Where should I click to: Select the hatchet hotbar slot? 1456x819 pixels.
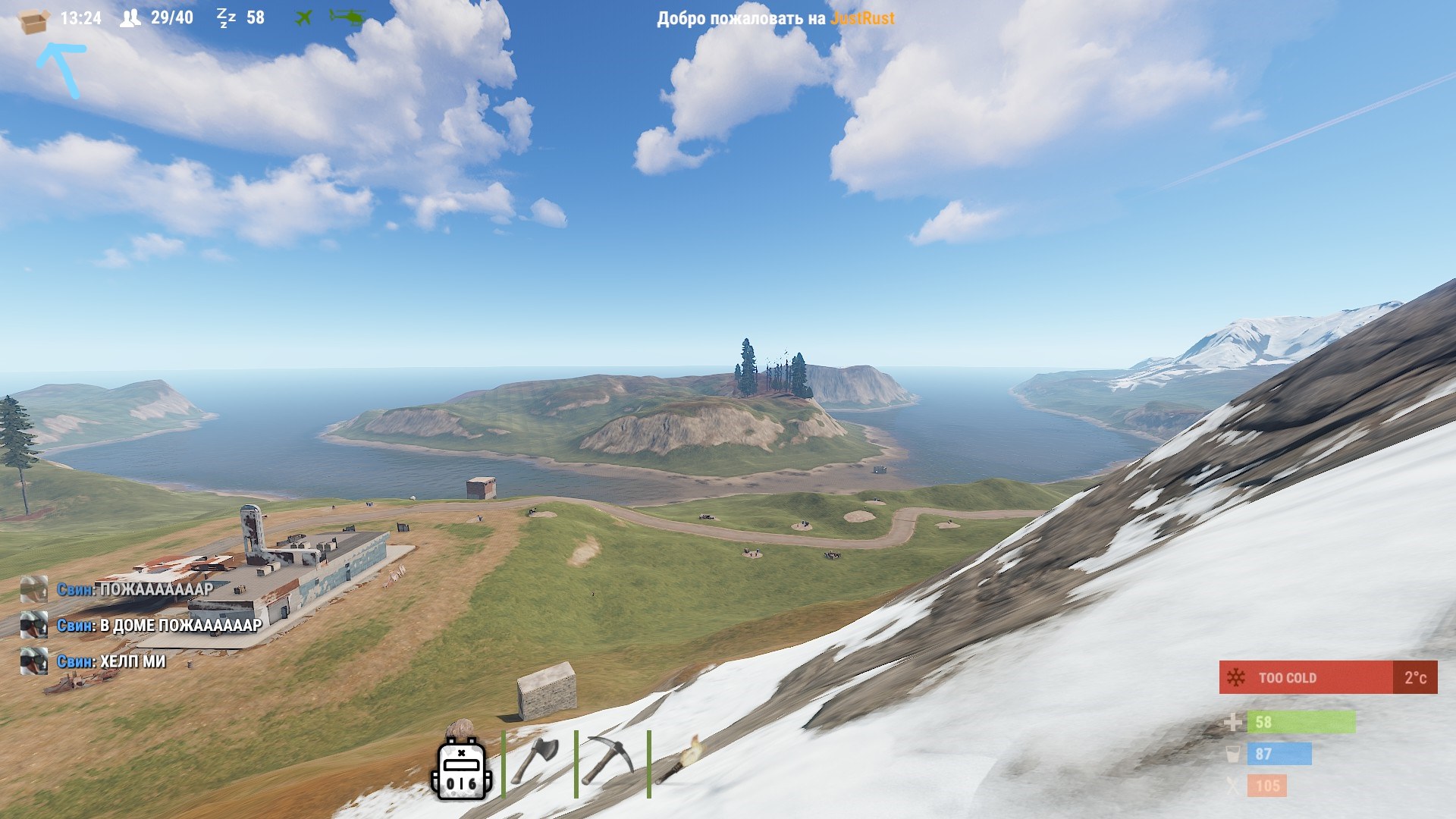point(538,761)
